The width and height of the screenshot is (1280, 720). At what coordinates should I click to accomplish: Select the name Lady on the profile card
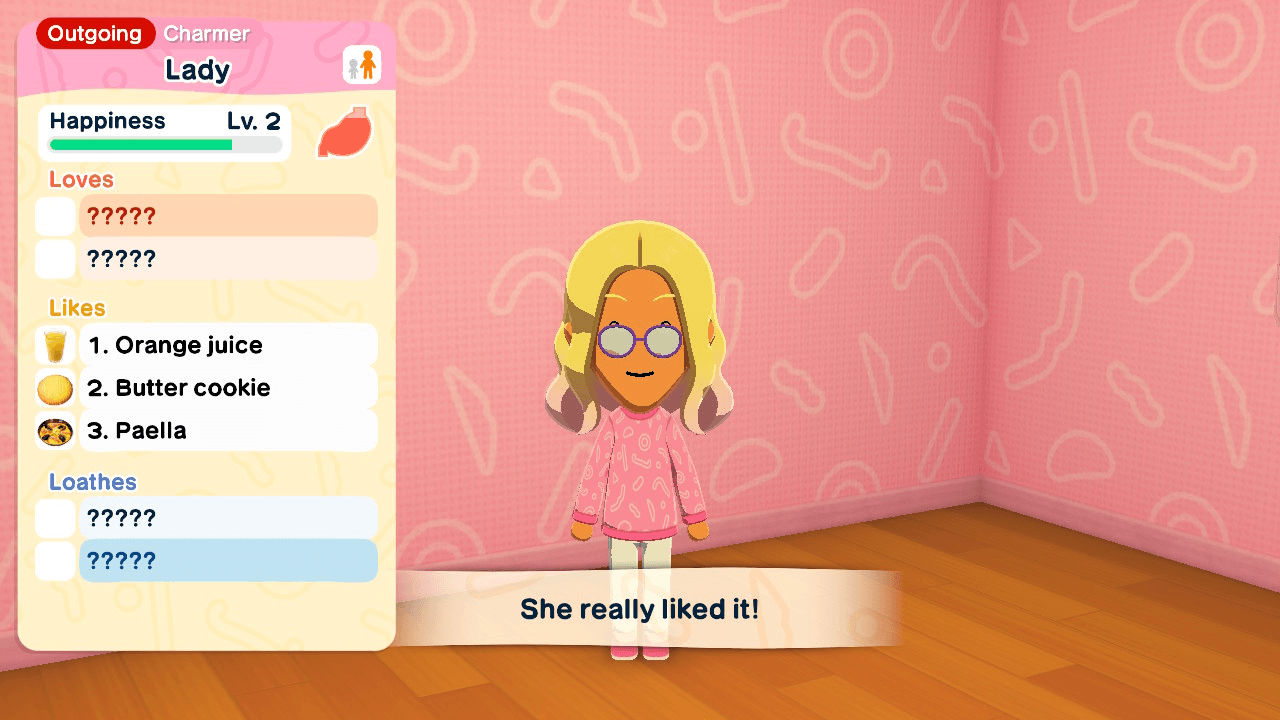[198, 71]
